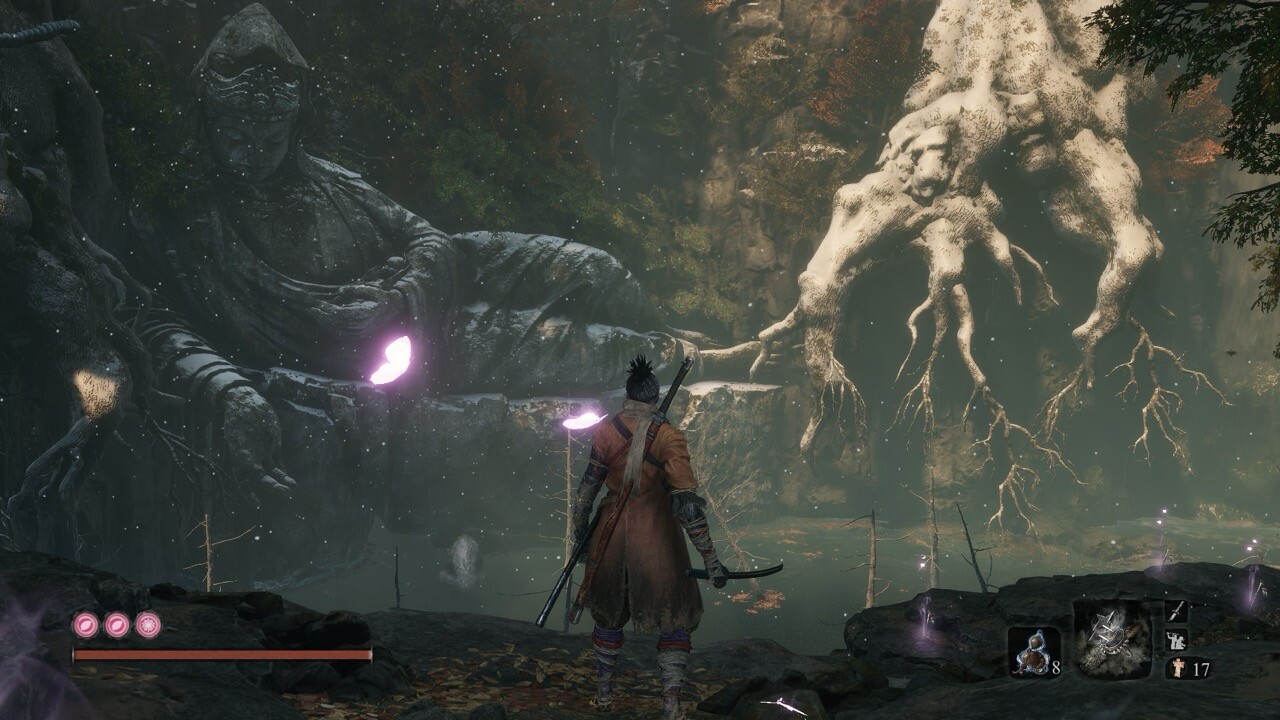Select the Healing Gourd quick item slot
The height and width of the screenshot is (720, 1280).
tap(1033, 653)
